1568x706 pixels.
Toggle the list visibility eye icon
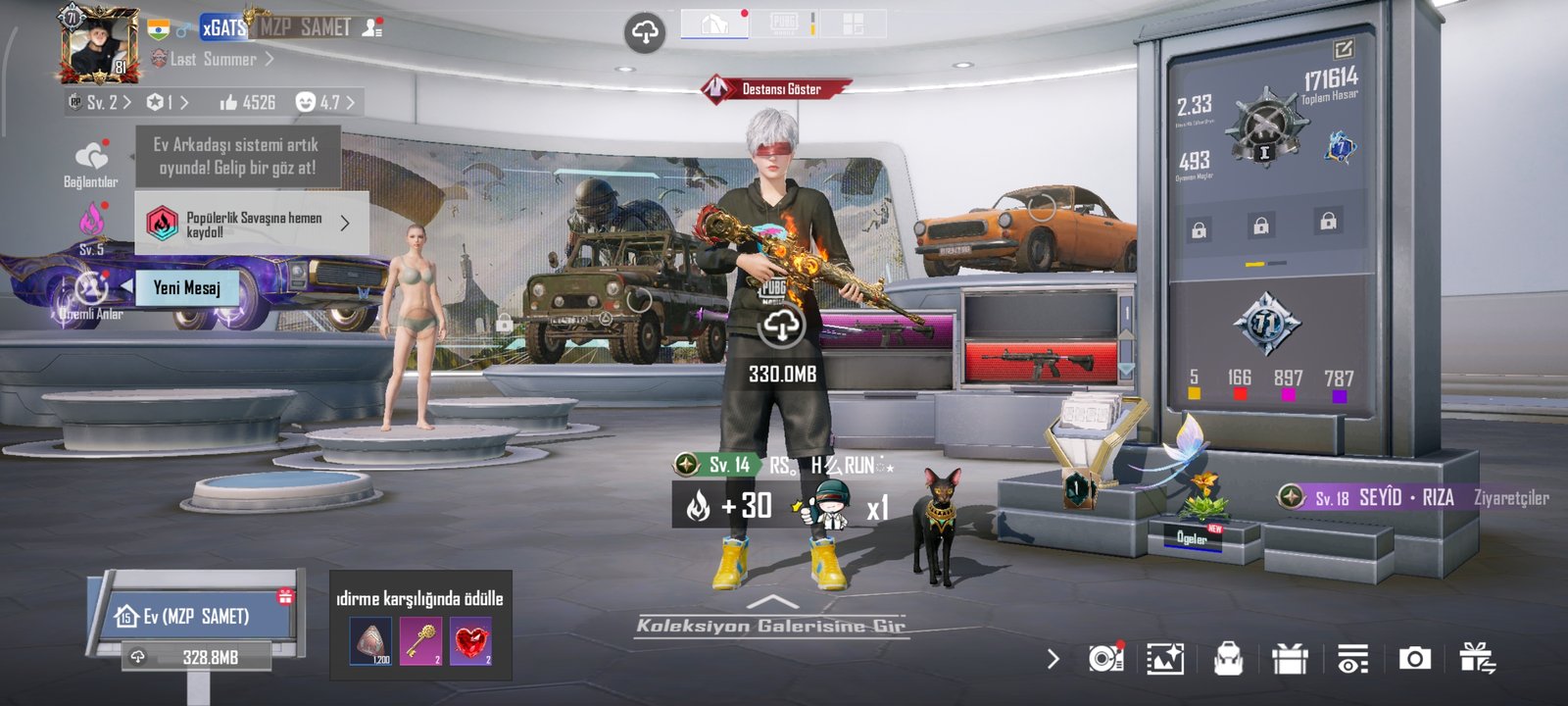coord(1352,659)
